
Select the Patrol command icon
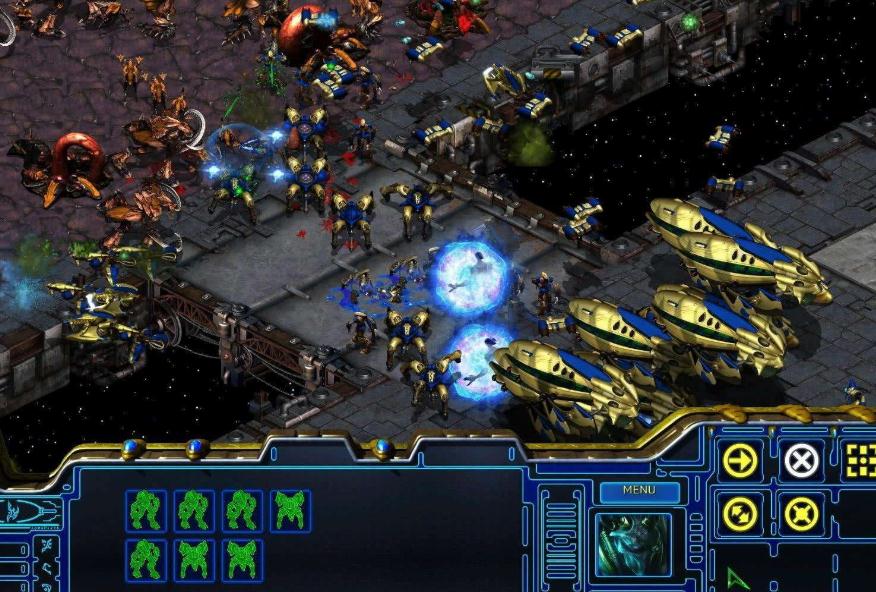coord(741,514)
